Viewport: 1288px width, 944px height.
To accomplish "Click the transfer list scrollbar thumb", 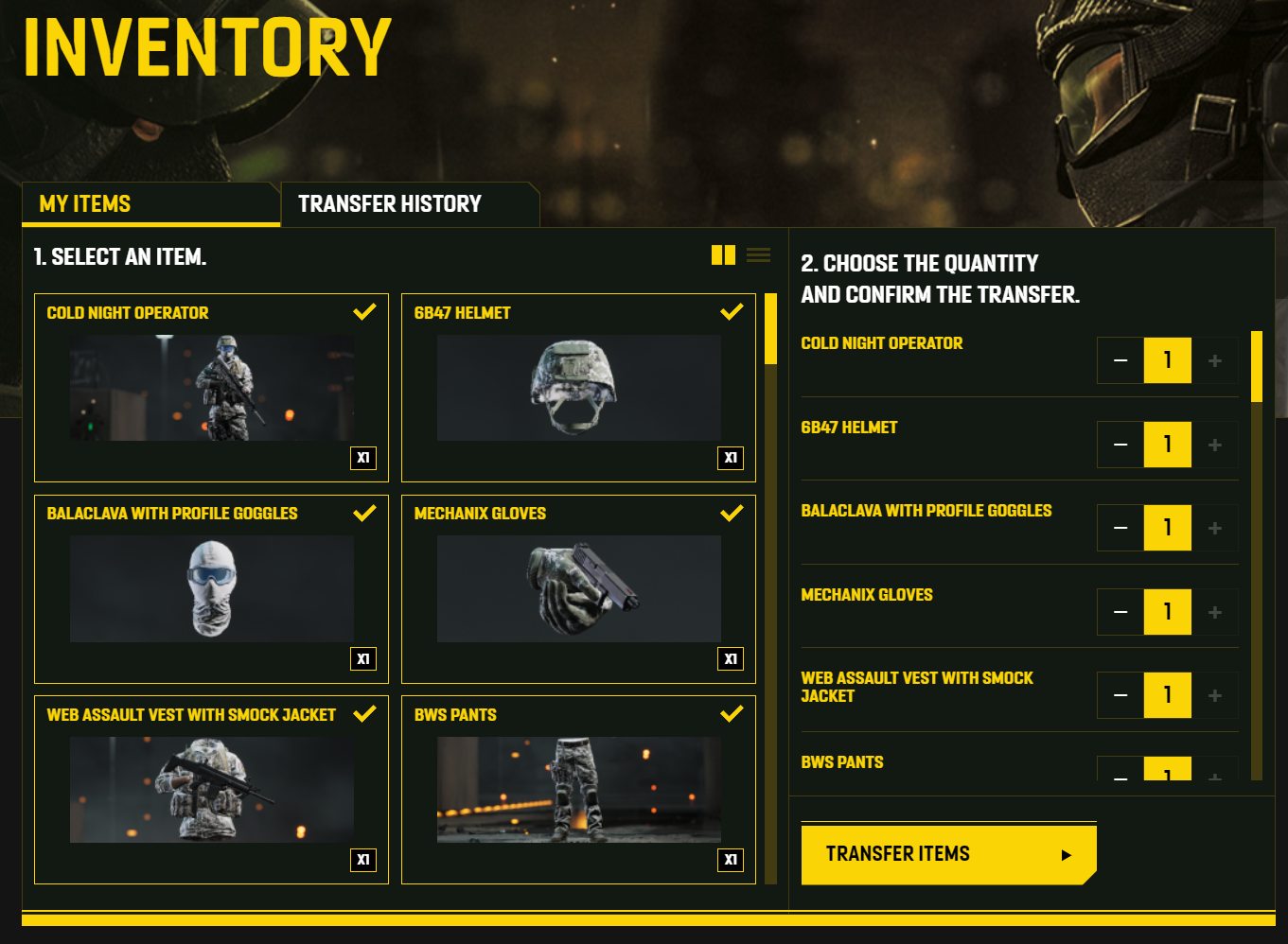I will 1256,366.
